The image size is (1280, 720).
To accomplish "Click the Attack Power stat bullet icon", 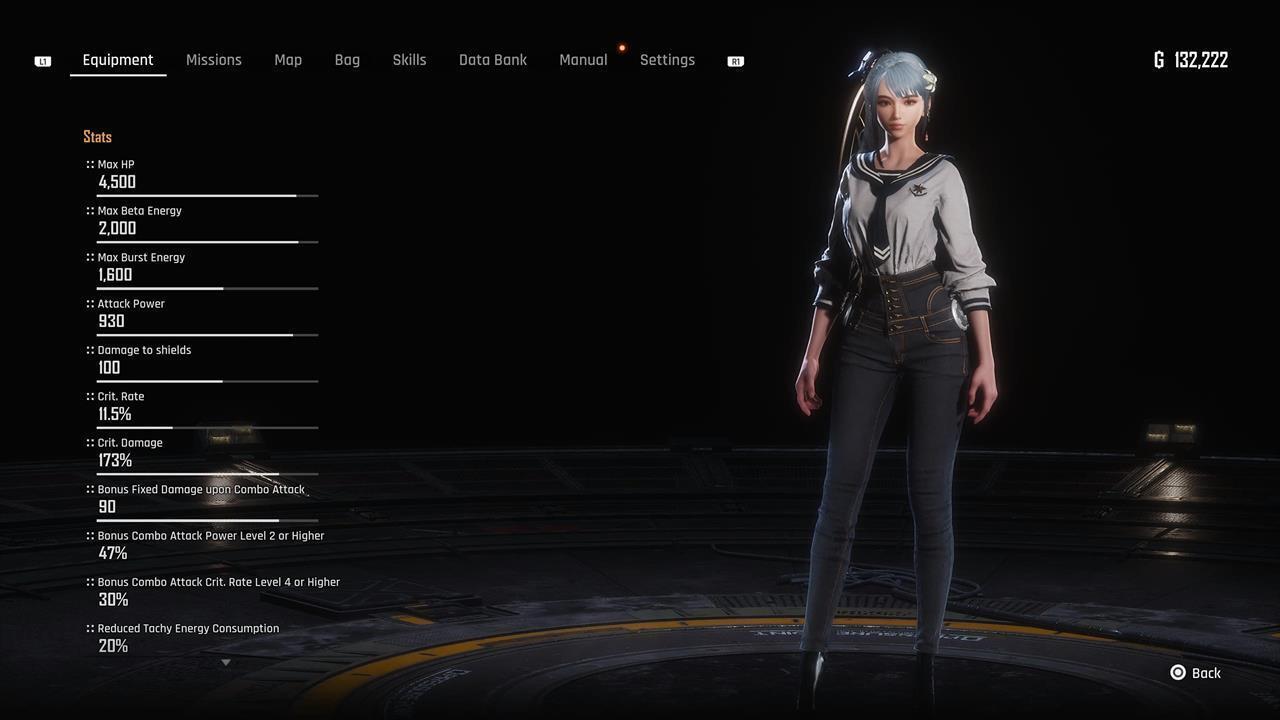I will pos(88,304).
